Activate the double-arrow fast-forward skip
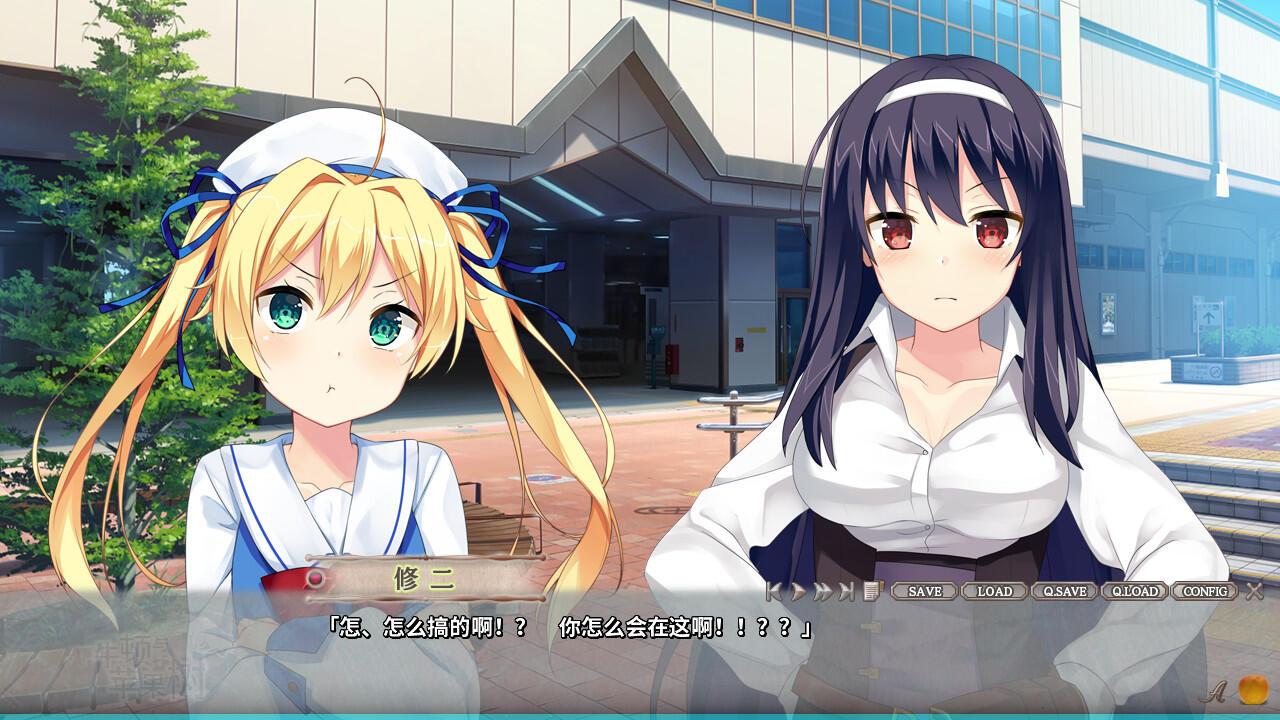This screenshot has width=1280, height=720. (x=822, y=591)
